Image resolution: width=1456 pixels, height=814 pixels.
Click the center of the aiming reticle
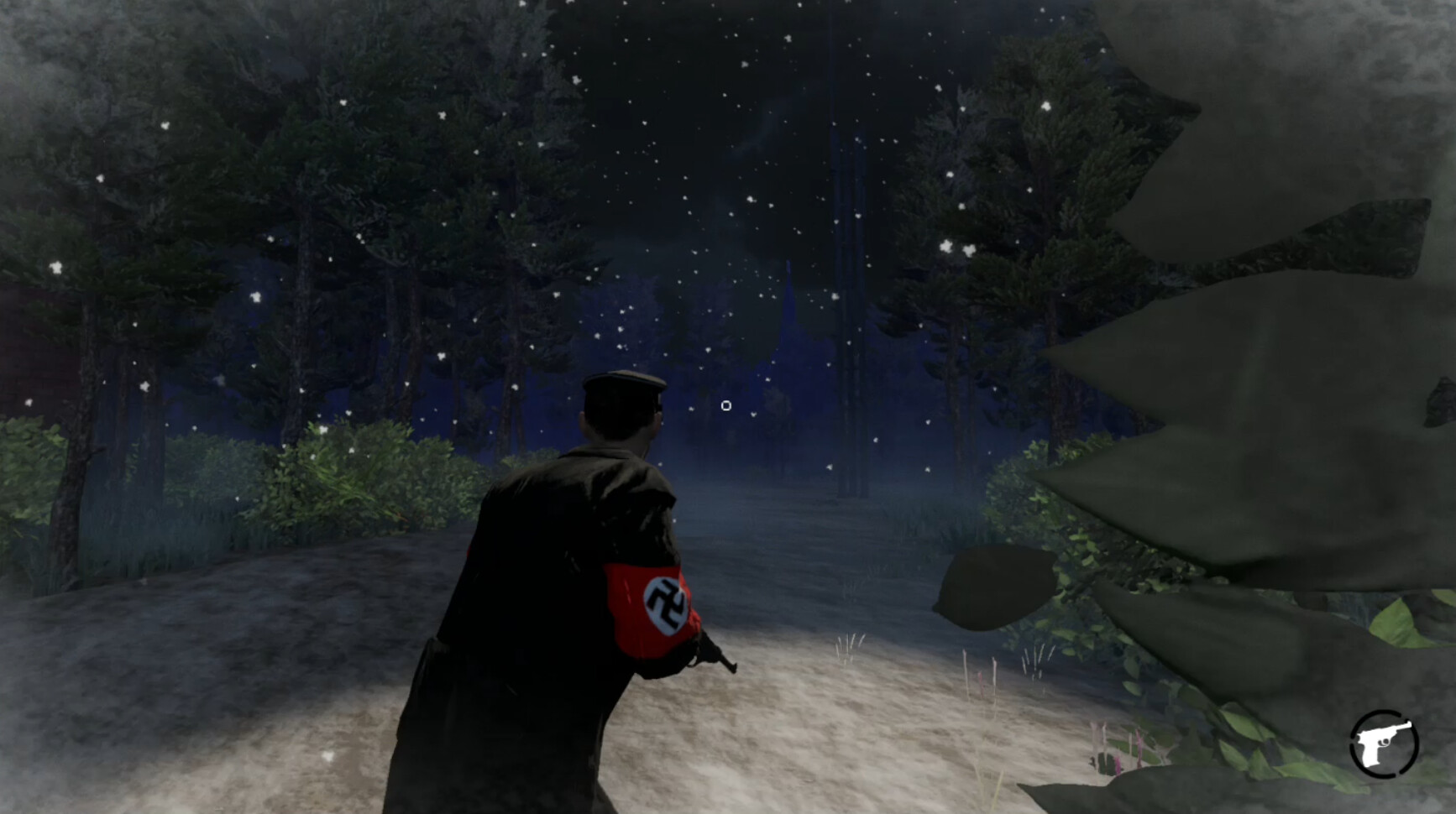click(725, 405)
